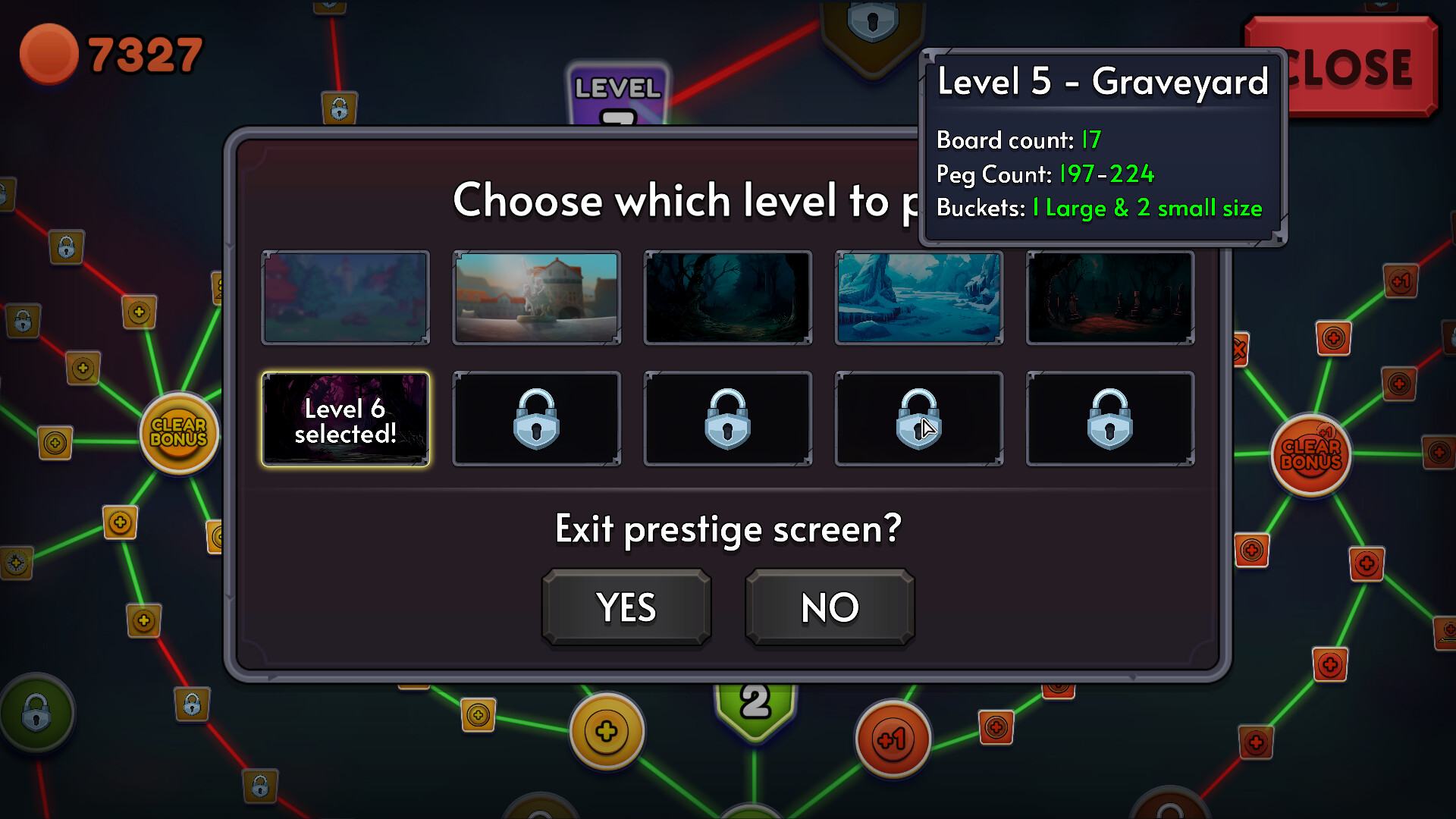
Task: Select the first pink village level thumbnail
Action: [345, 297]
